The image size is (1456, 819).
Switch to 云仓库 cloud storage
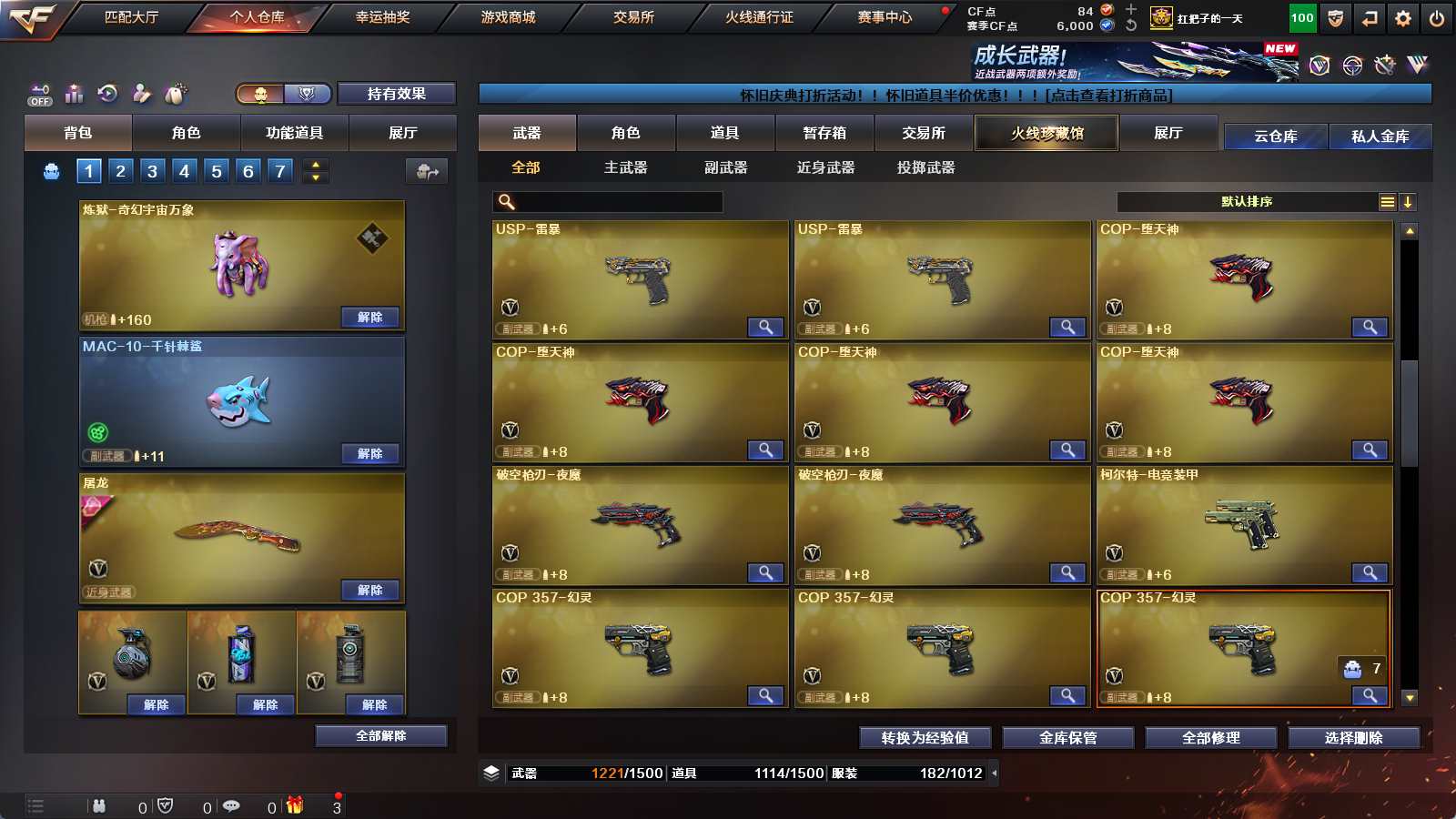[x=1275, y=136]
